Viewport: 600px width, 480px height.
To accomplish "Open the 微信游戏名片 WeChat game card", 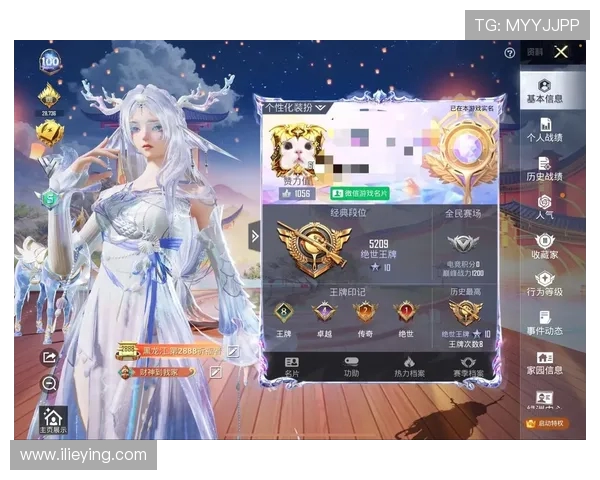I will [362, 193].
